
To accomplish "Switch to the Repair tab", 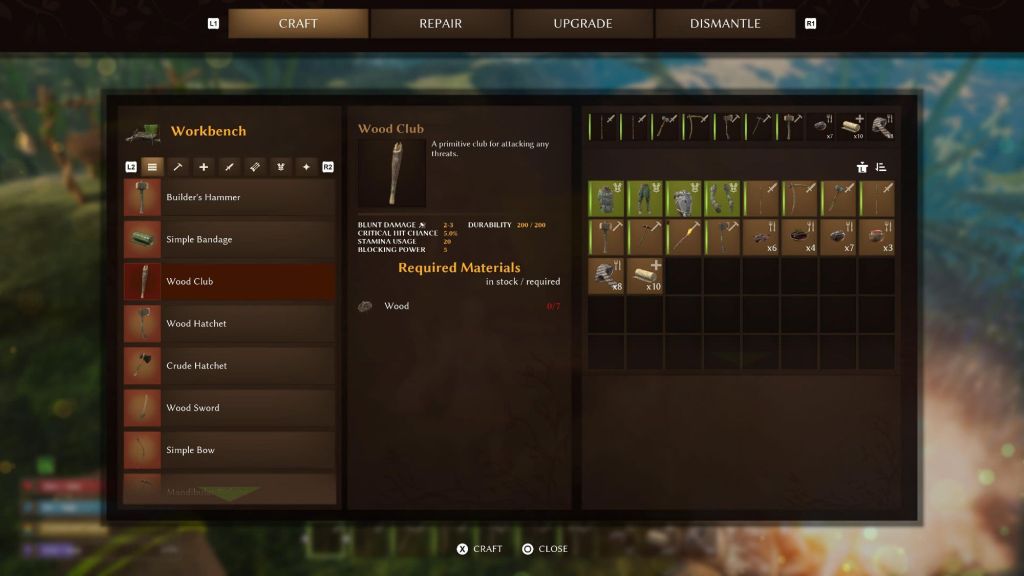I will pyautogui.click(x=440, y=23).
